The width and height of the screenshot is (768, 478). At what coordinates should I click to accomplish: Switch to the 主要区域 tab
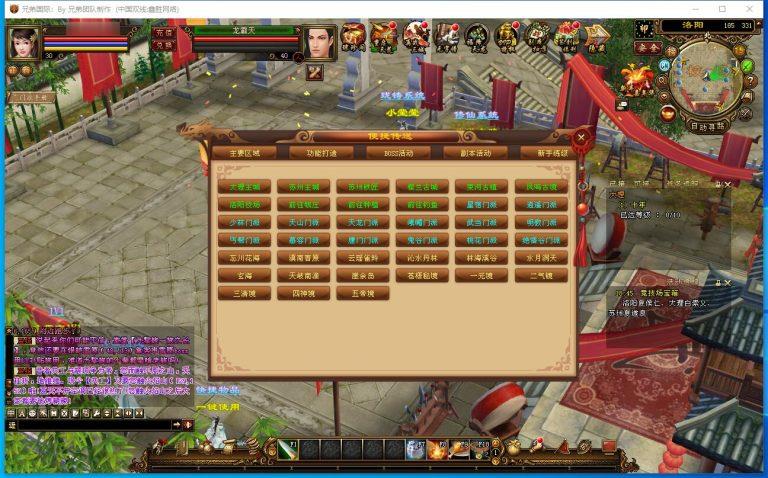tap(244, 153)
